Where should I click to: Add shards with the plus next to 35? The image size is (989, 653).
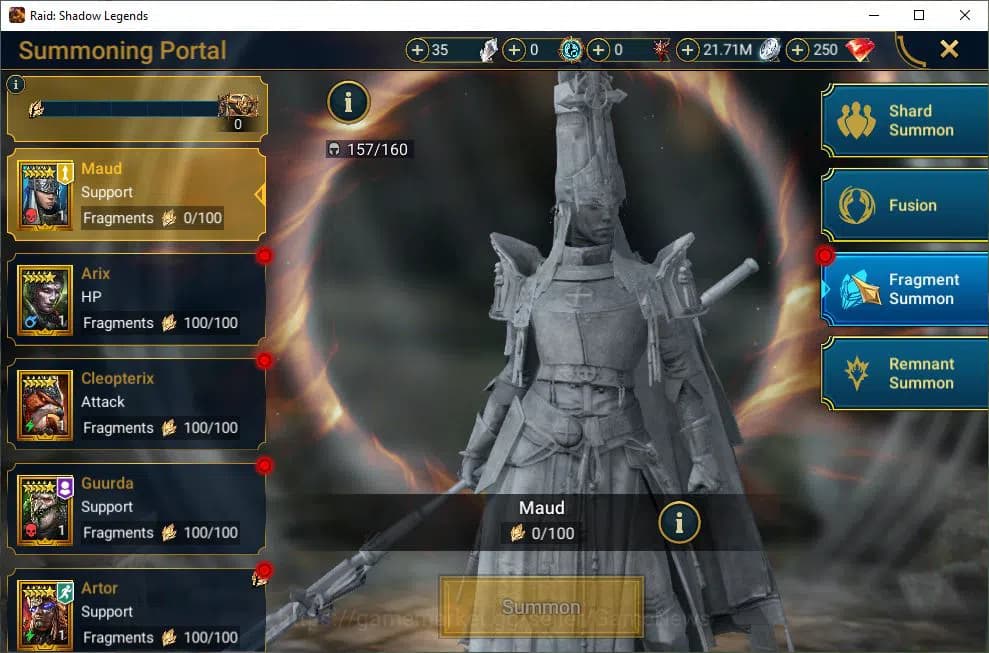(418, 50)
